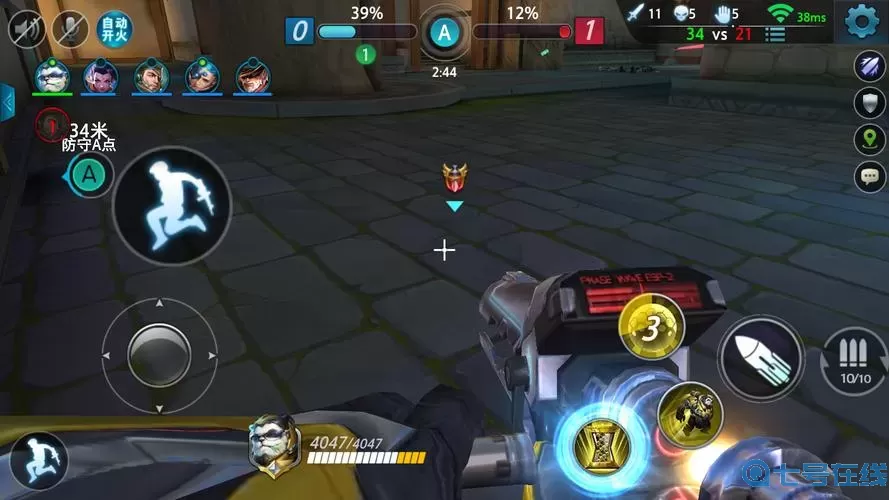The width and height of the screenshot is (889, 500).
Task: Tap the green location pin button
Action: tap(868, 140)
